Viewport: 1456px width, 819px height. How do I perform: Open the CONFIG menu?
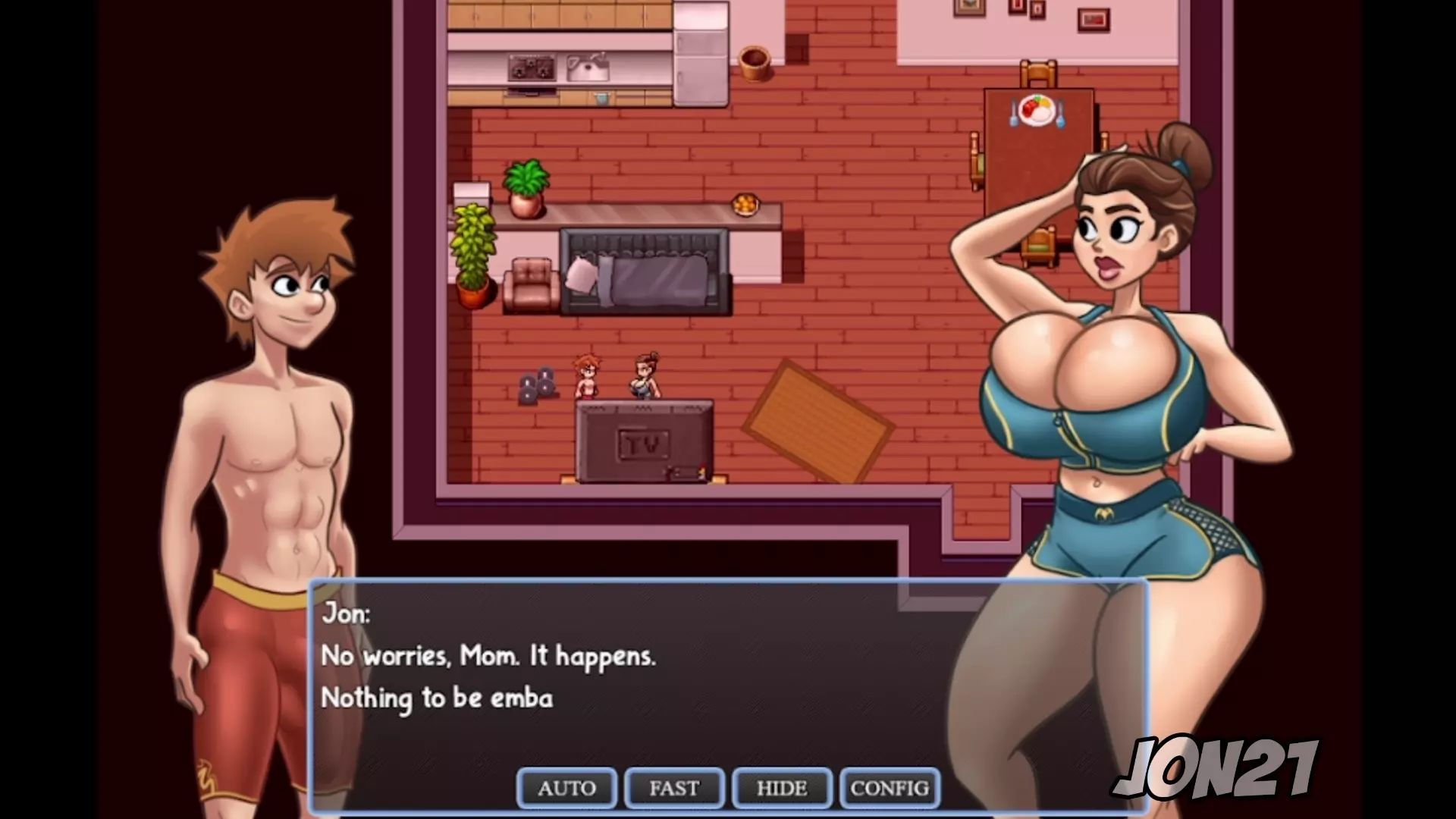(890, 788)
